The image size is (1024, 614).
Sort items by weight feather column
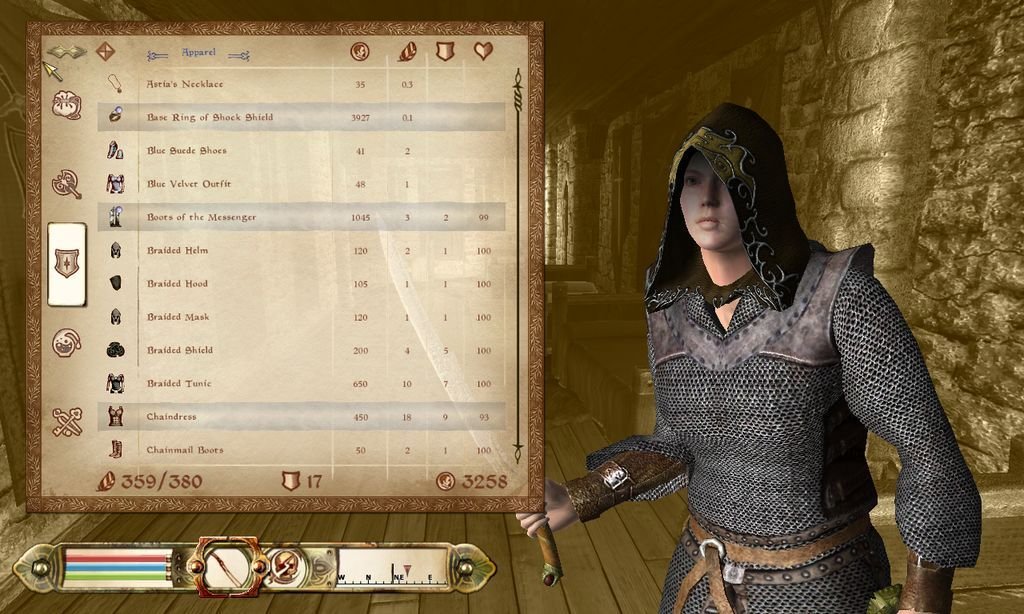coord(406,51)
